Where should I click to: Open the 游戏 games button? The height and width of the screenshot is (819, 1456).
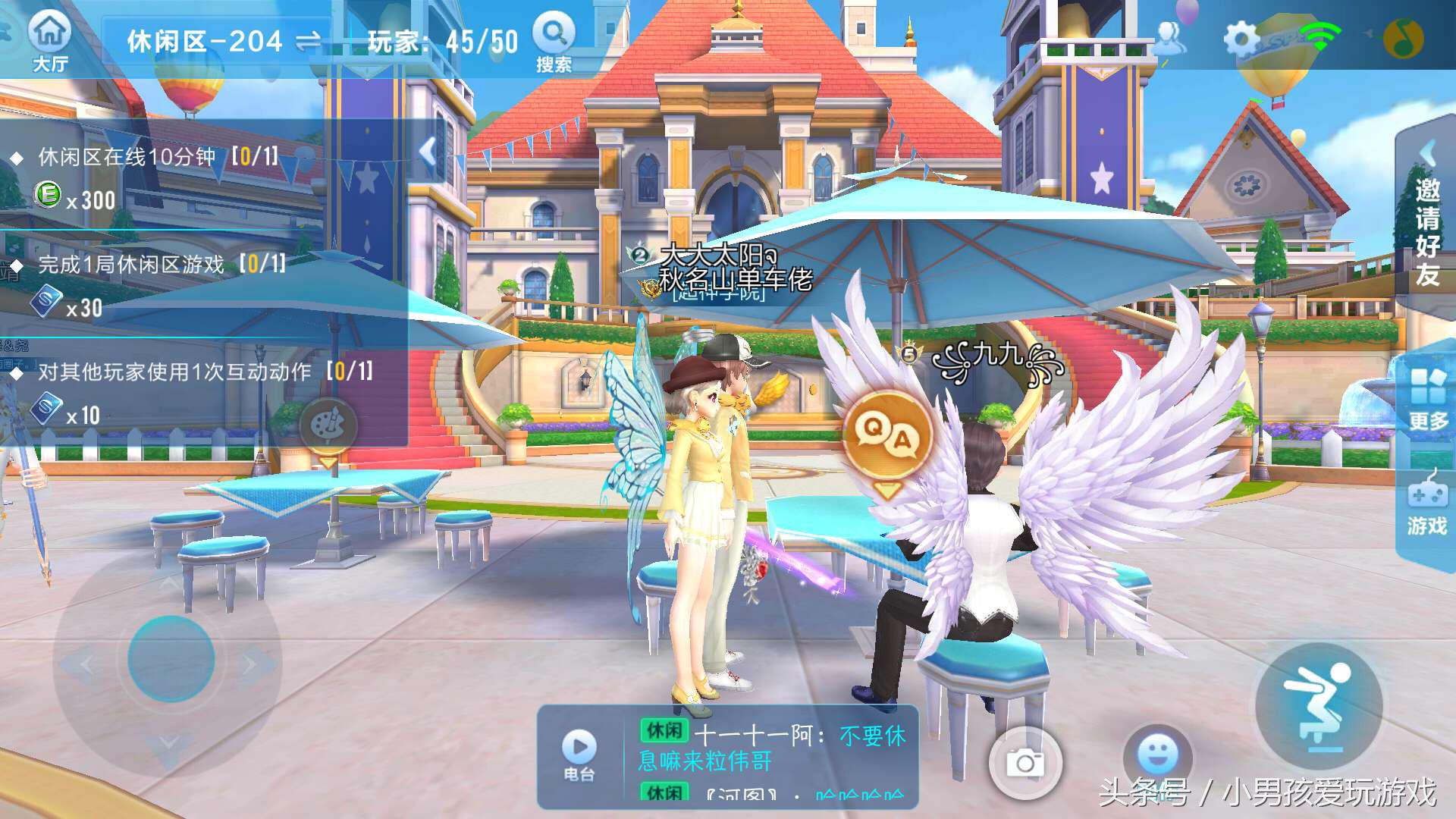coord(1426,504)
